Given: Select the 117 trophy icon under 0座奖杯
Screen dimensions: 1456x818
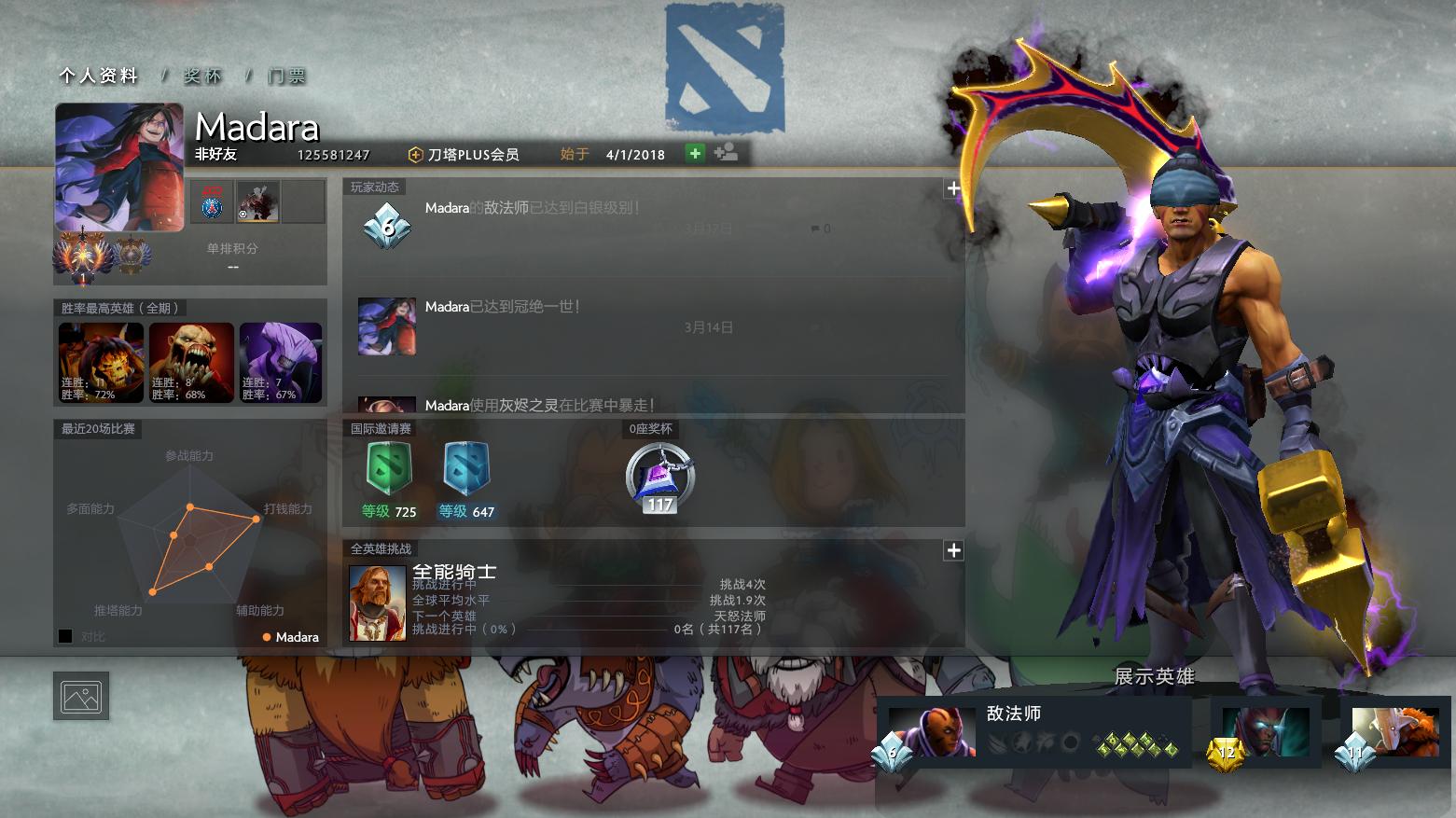Looking at the screenshot, I should pos(659,478).
